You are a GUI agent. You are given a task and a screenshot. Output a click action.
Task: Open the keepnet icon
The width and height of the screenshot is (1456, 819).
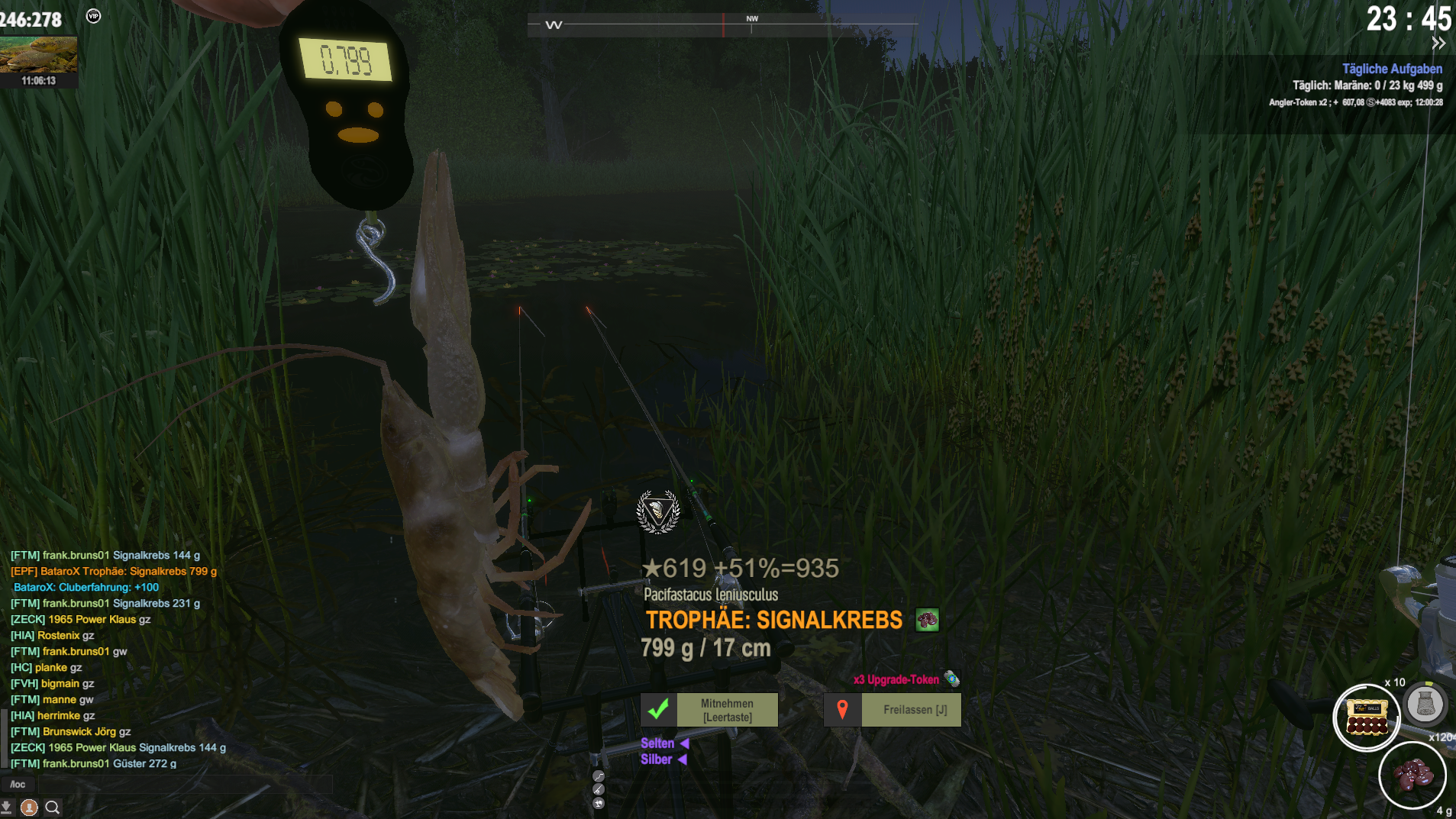[1425, 704]
